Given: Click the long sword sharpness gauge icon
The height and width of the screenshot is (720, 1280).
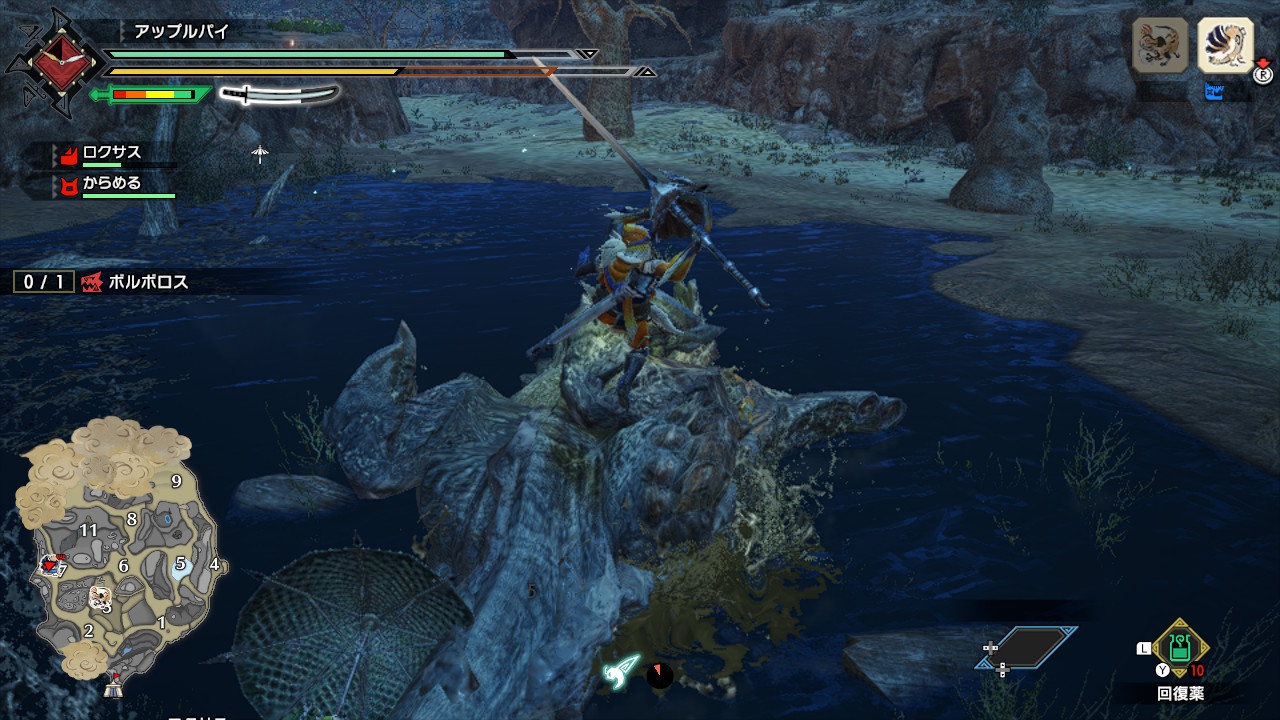Looking at the screenshot, I should (279, 95).
